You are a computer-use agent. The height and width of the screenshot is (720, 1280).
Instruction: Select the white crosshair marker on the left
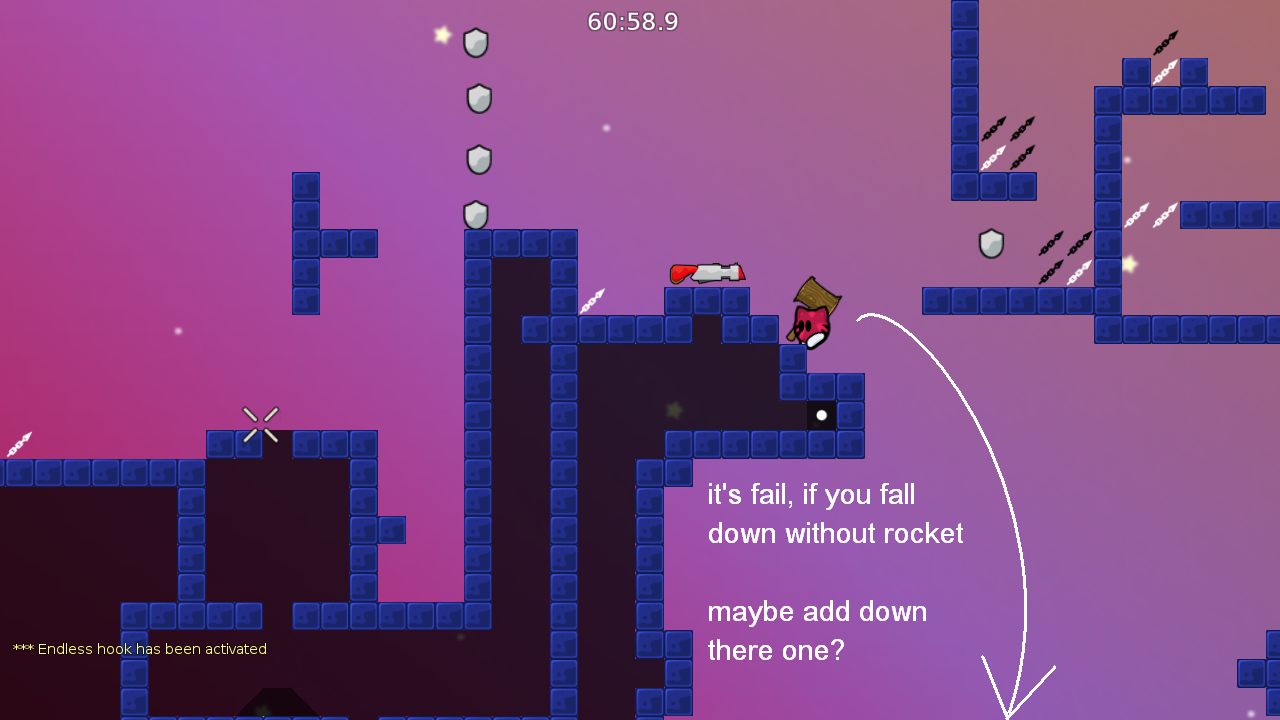[x=260, y=423]
